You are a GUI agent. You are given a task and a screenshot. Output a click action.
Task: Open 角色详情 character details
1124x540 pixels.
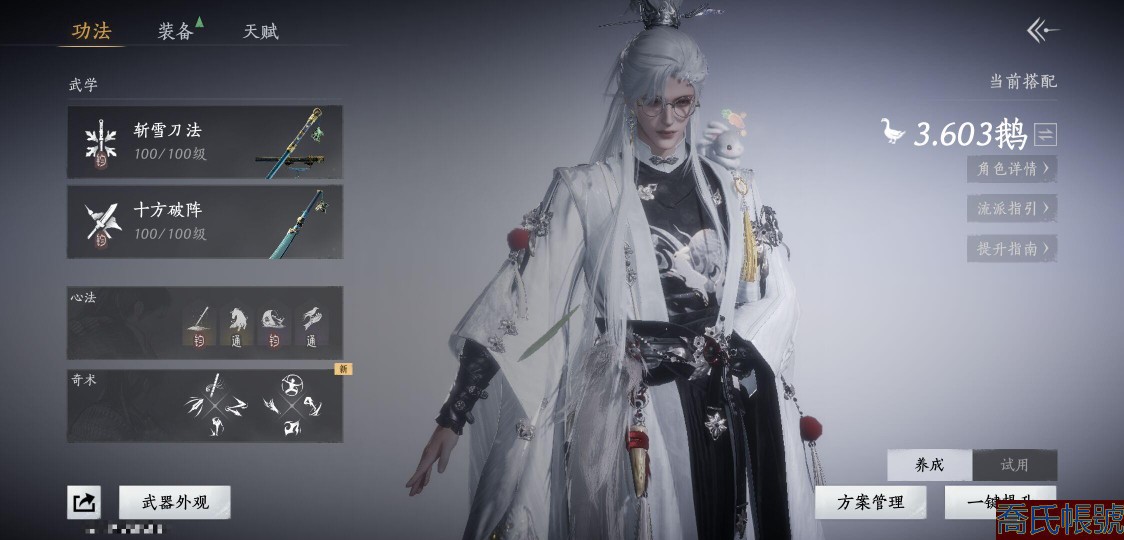click(1012, 169)
